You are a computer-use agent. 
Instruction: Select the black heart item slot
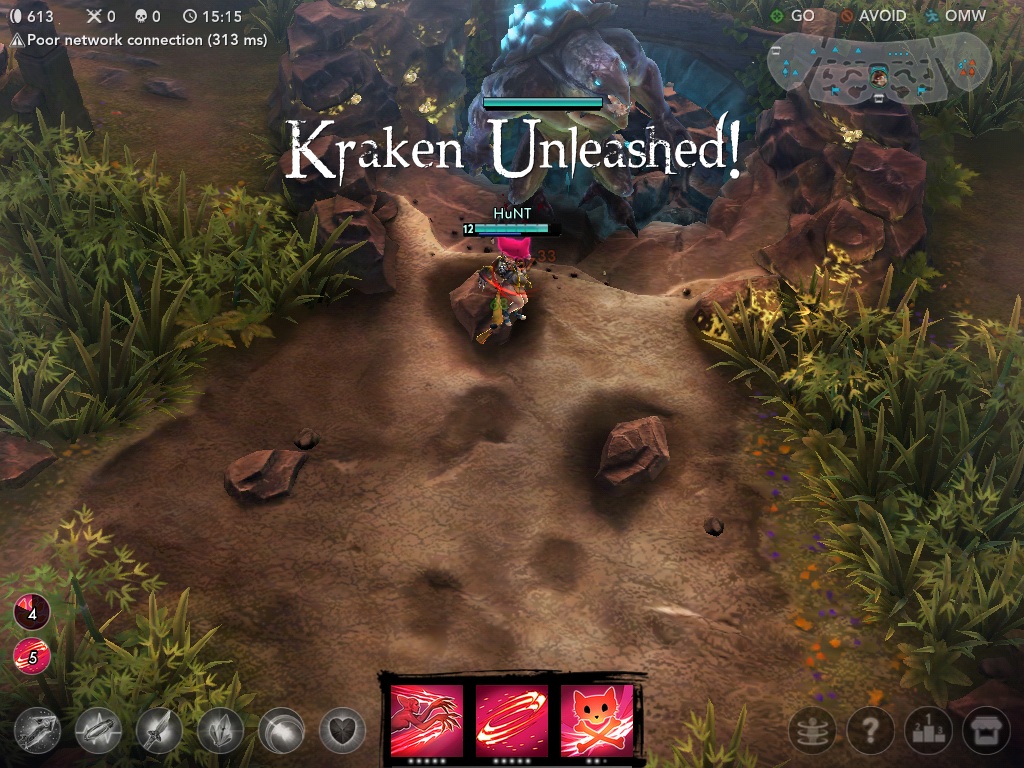pyautogui.click(x=342, y=732)
